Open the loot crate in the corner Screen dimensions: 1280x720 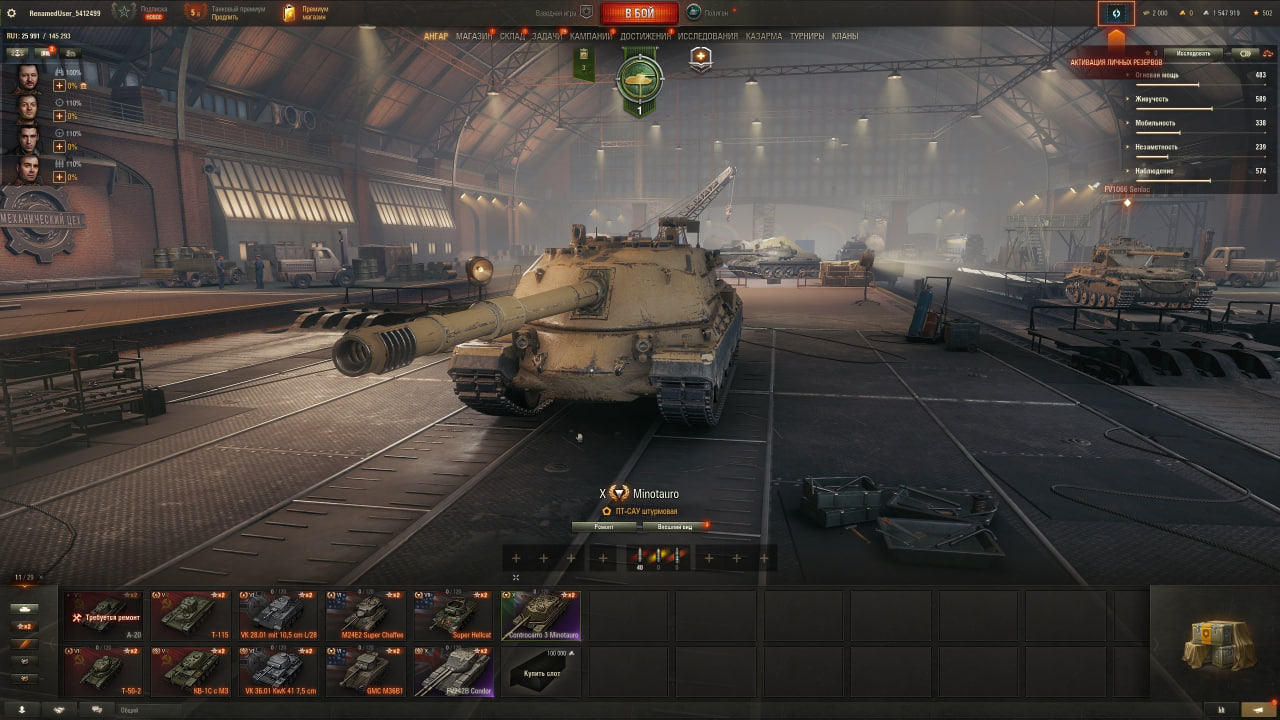coord(1218,645)
